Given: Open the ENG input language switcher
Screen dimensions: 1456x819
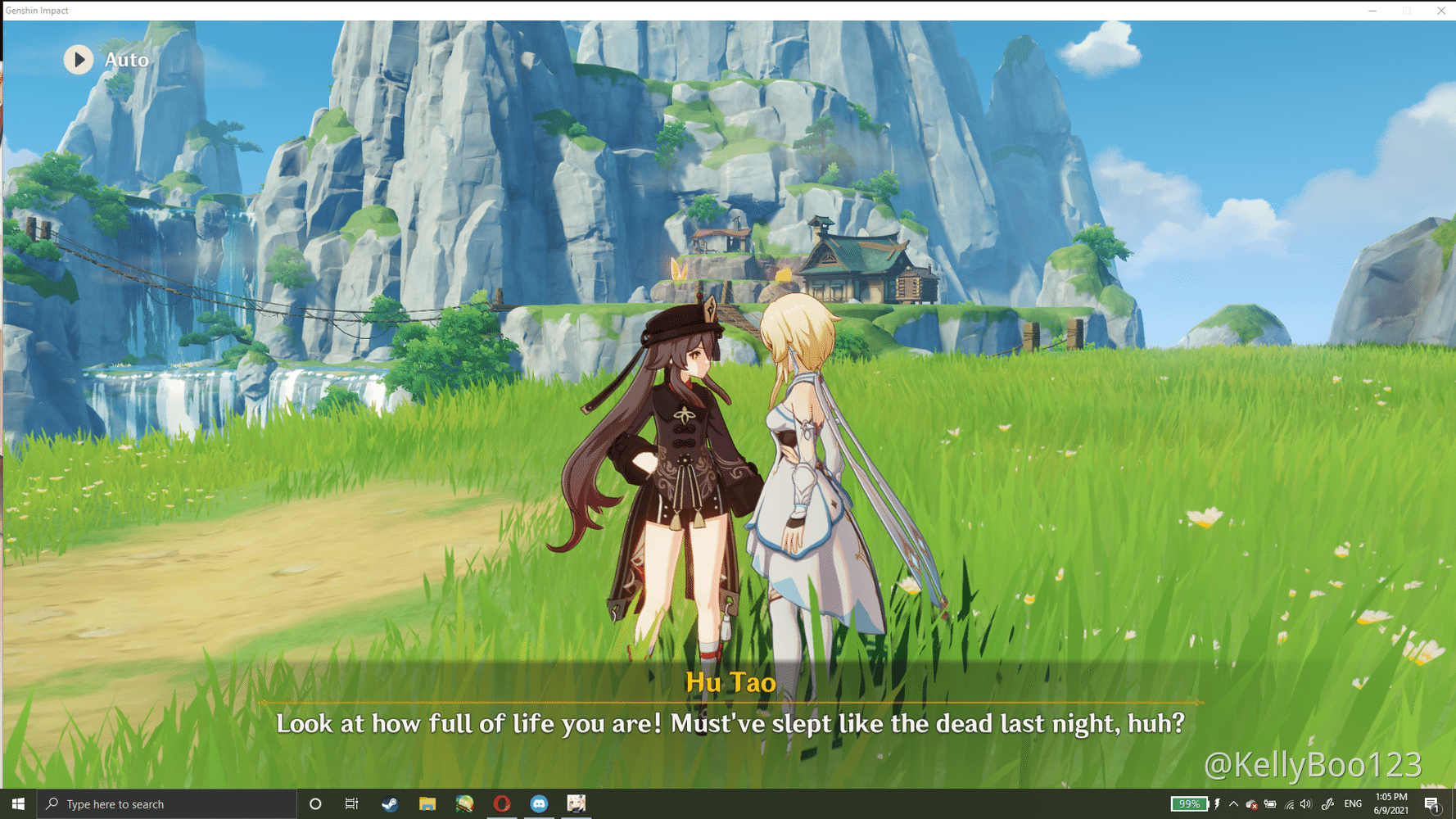Looking at the screenshot, I should tap(1354, 804).
